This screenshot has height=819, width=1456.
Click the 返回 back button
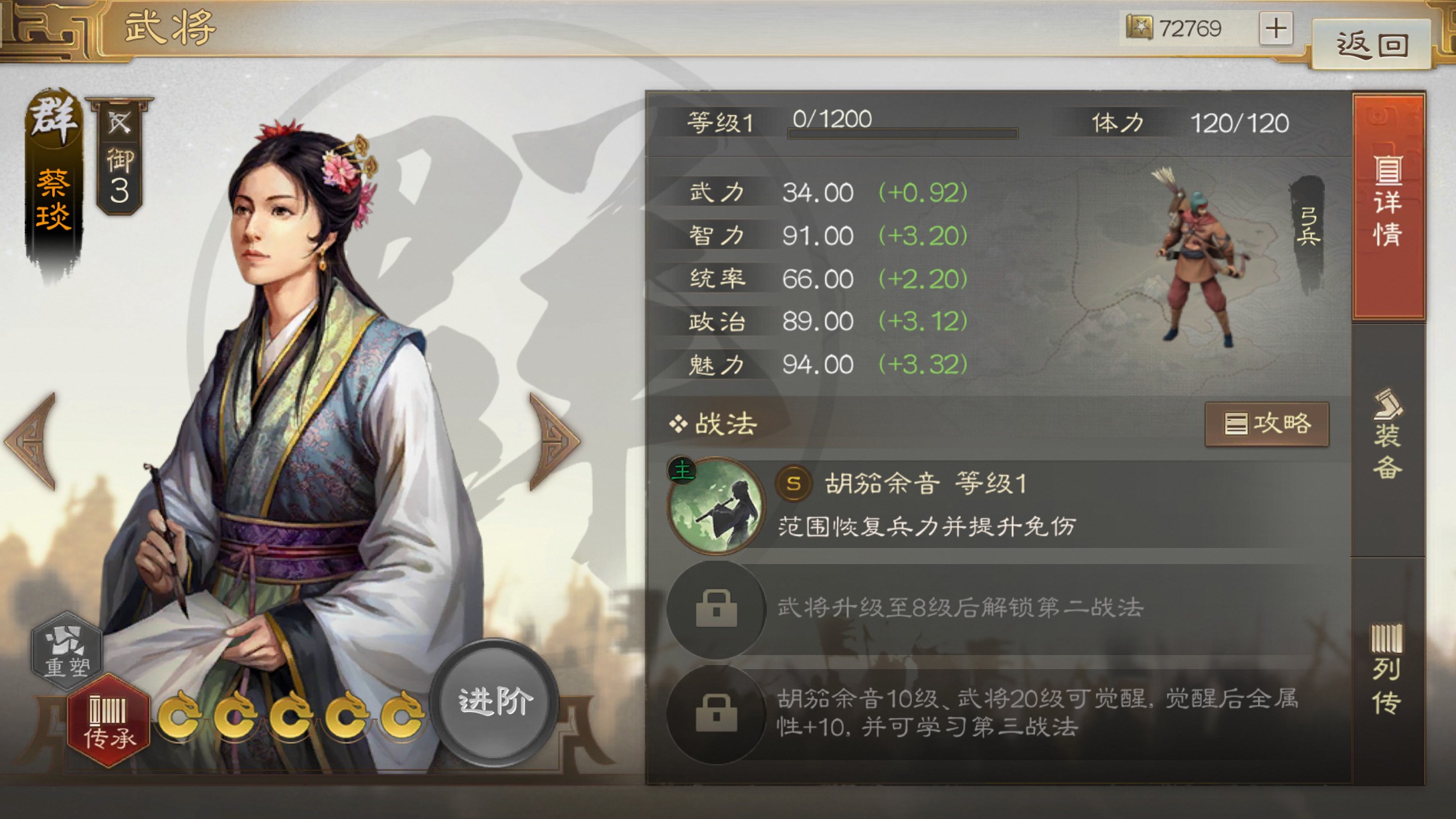1372,44
